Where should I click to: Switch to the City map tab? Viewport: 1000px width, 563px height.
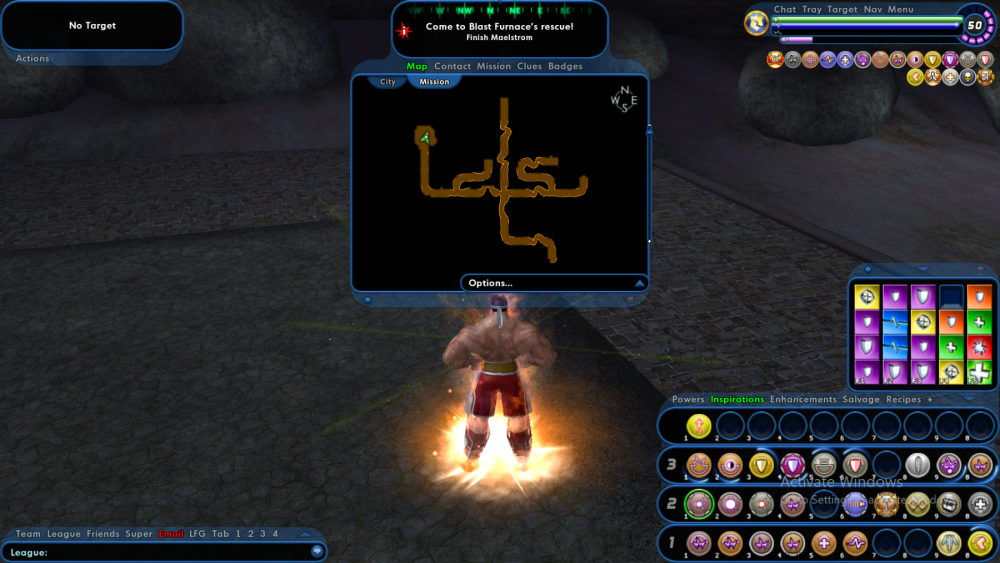pos(387,82)
